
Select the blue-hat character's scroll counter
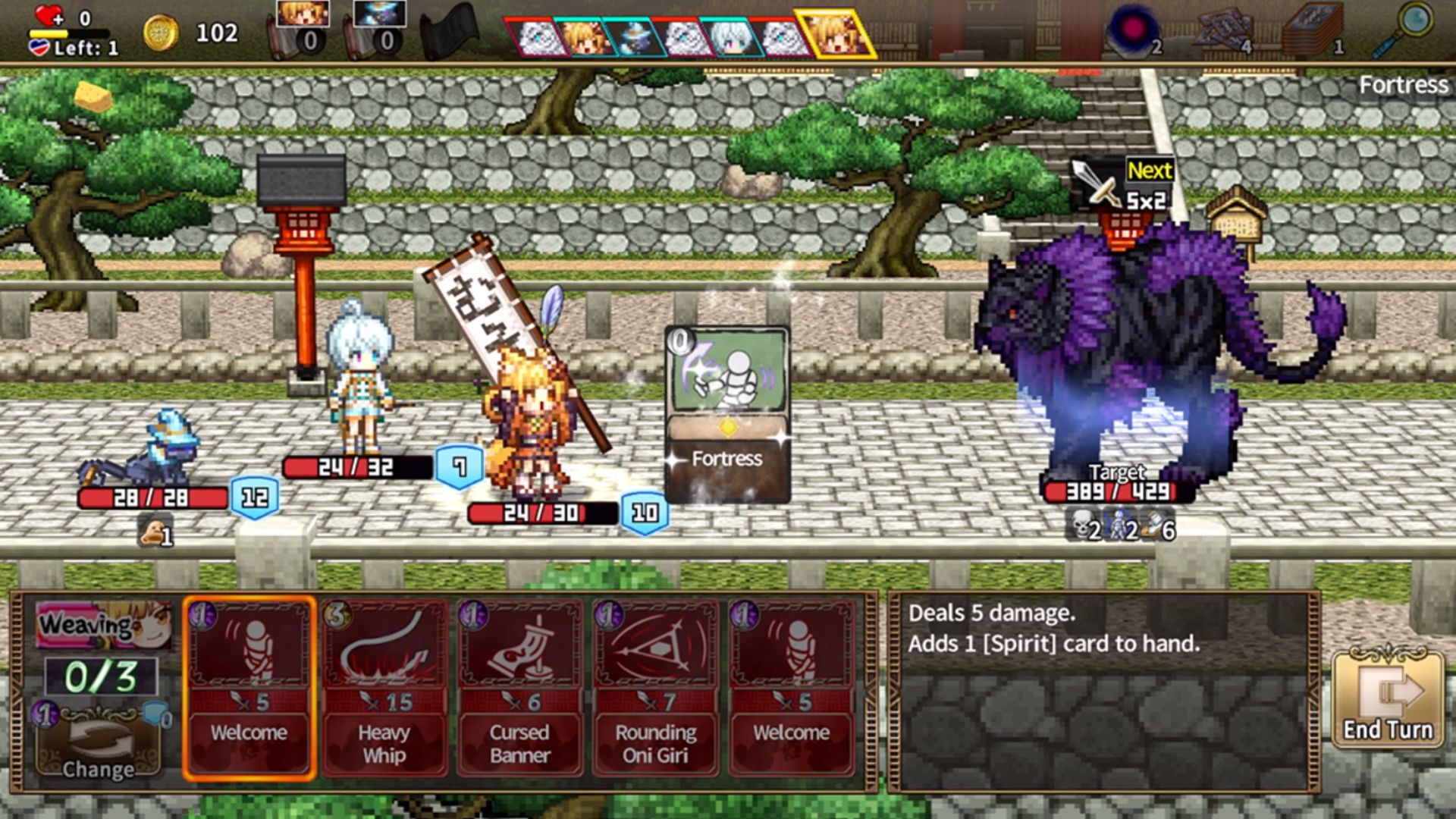379,29
